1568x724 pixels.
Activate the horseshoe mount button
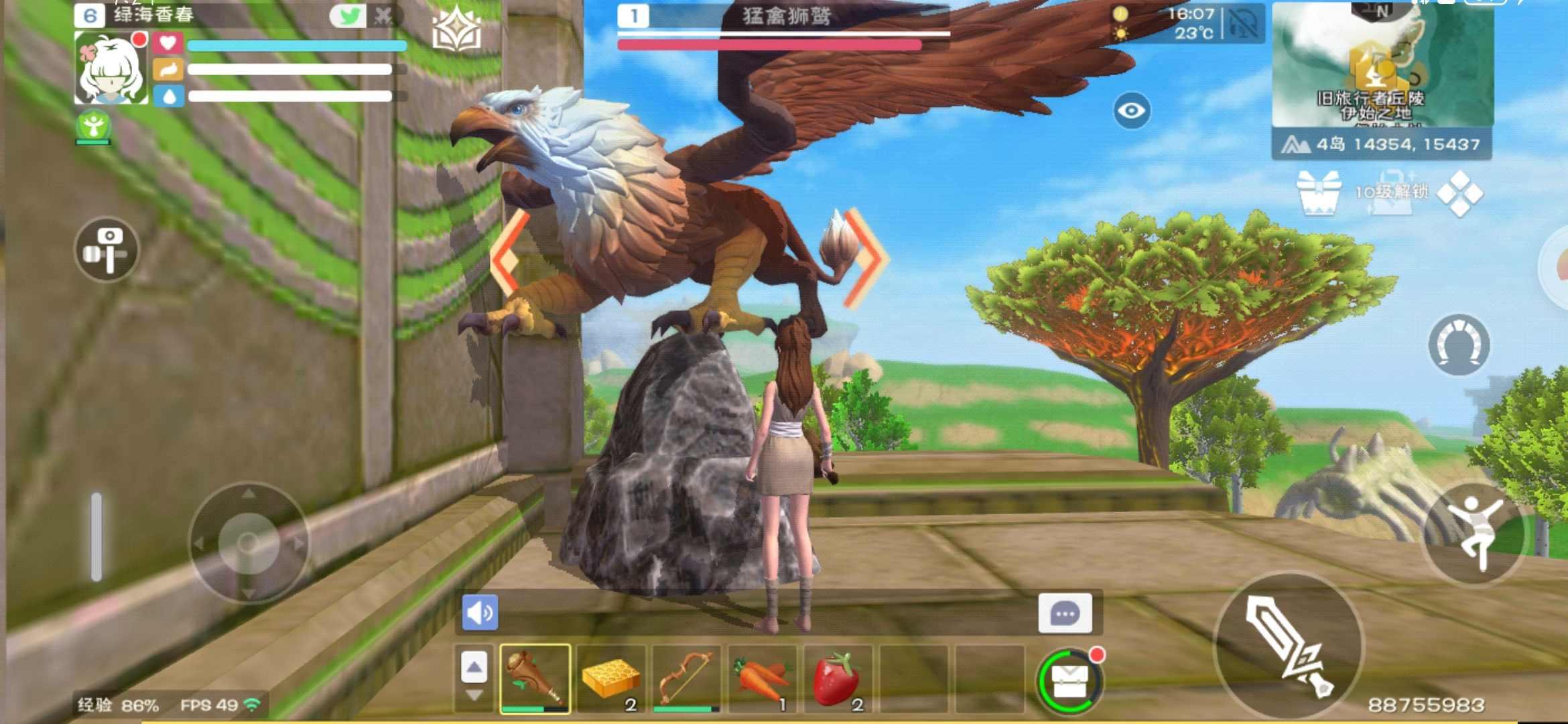coord(1459,345)
